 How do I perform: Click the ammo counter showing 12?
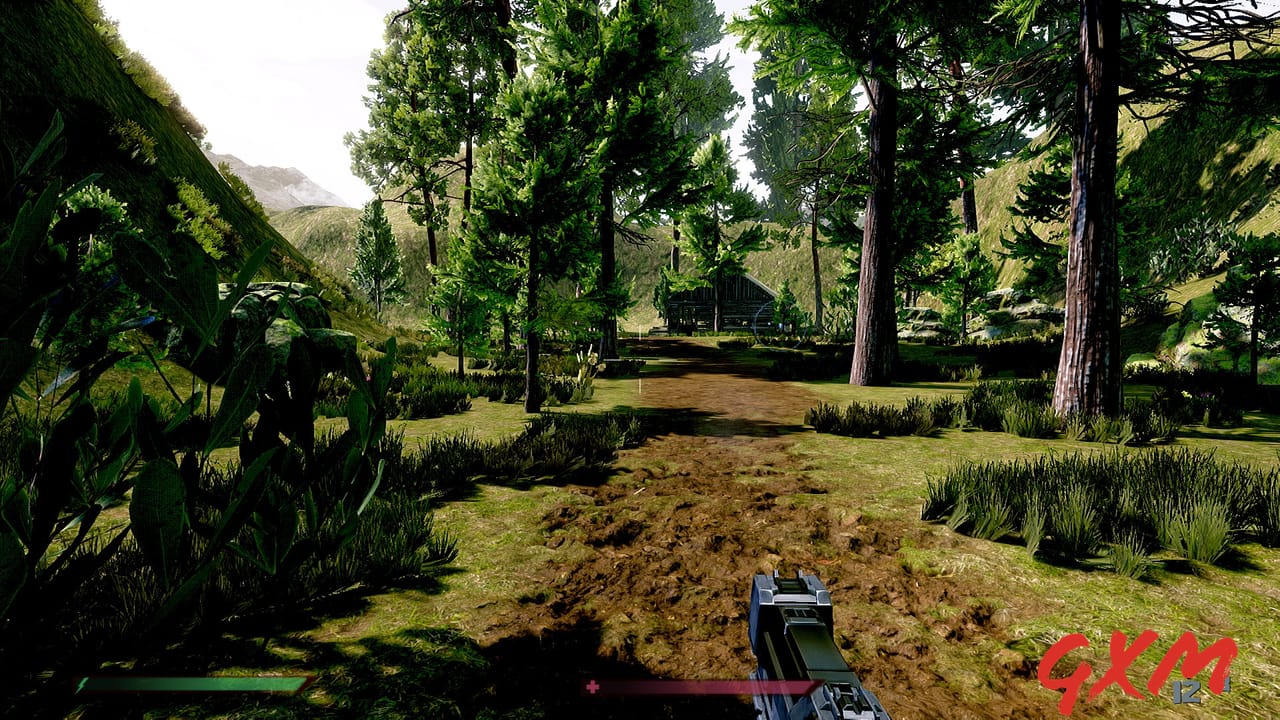(1185, 691)
